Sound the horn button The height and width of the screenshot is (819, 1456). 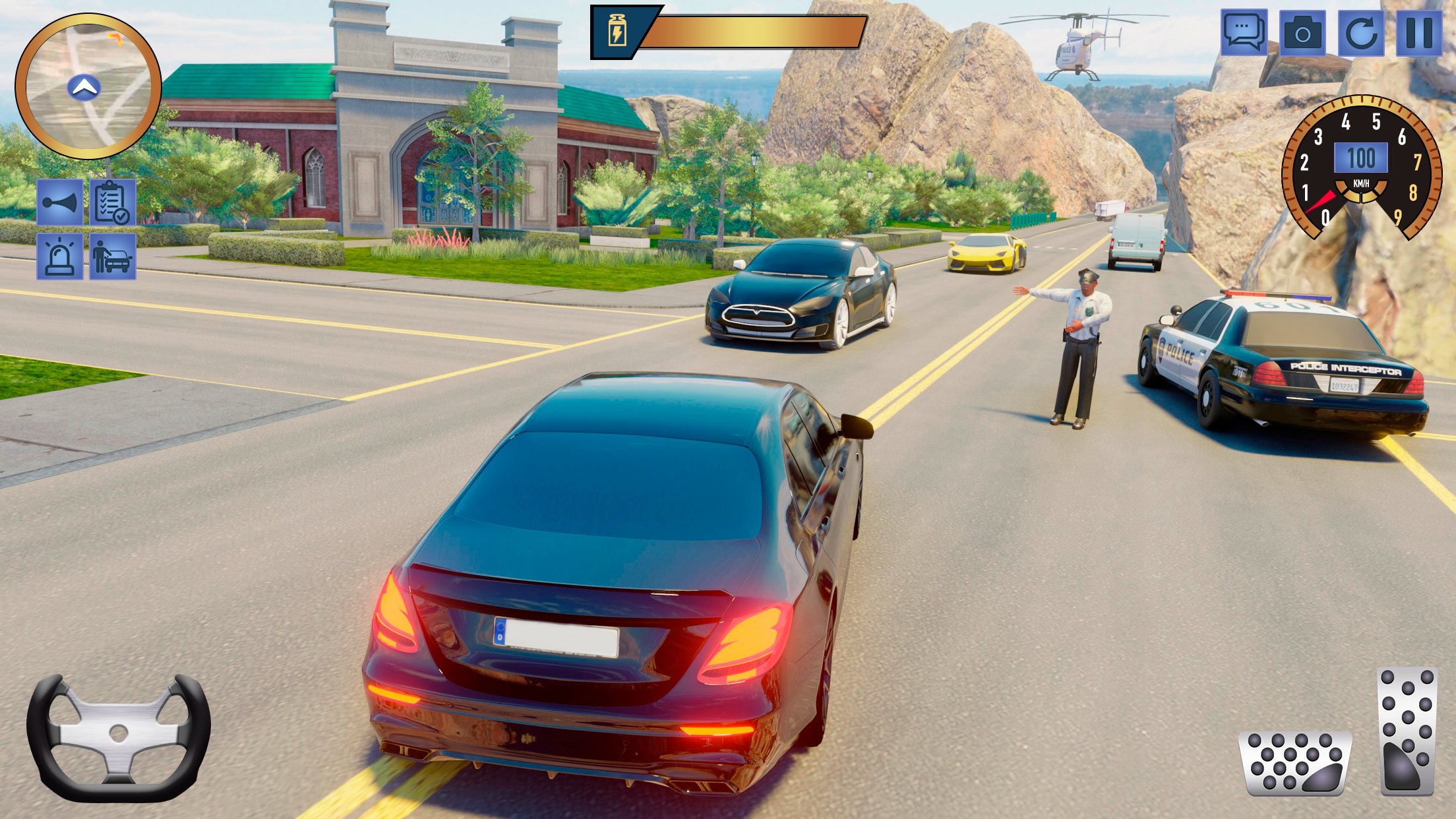pos(60,202)
